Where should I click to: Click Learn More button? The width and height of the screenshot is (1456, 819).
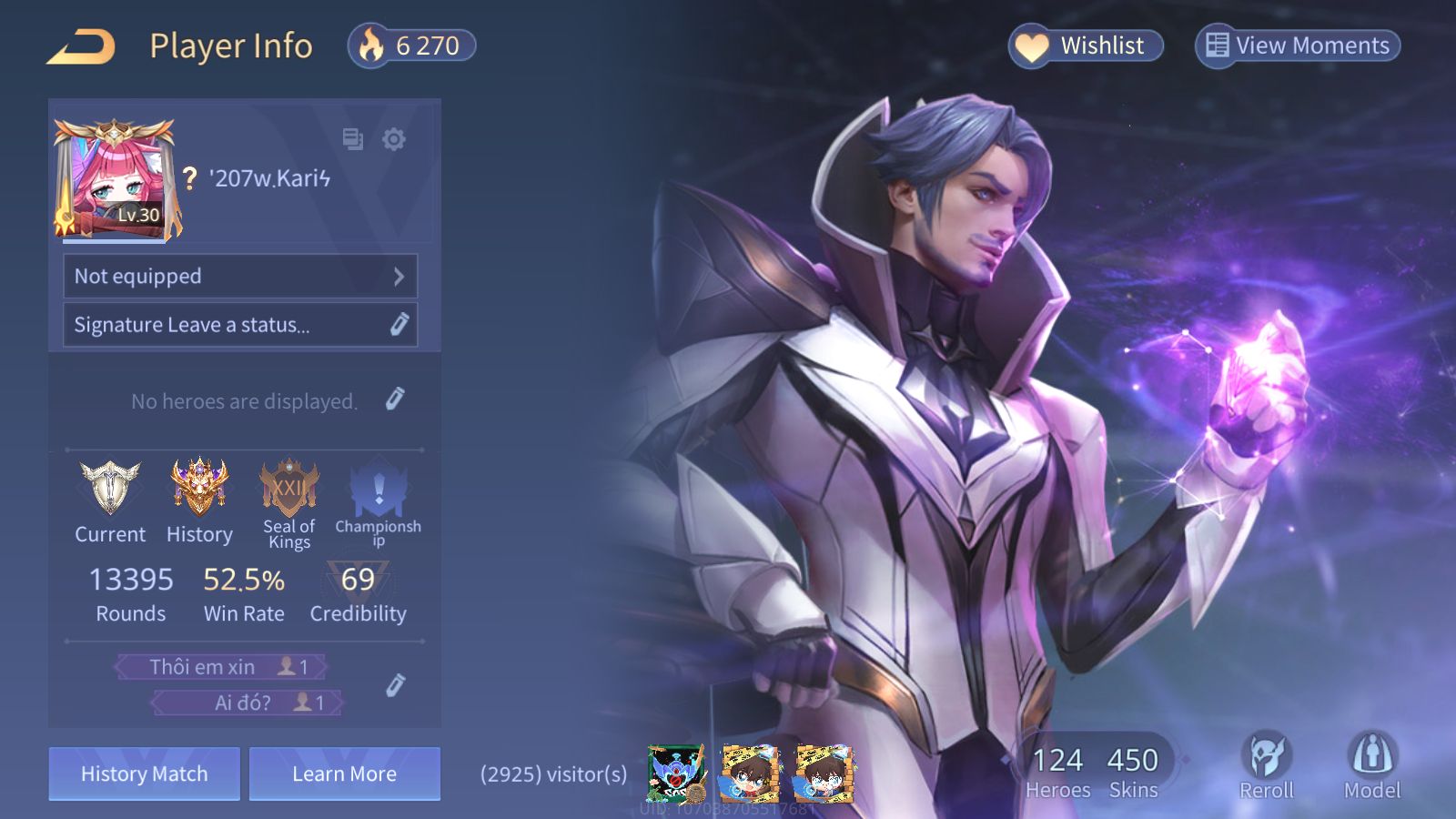pos(345,773)
